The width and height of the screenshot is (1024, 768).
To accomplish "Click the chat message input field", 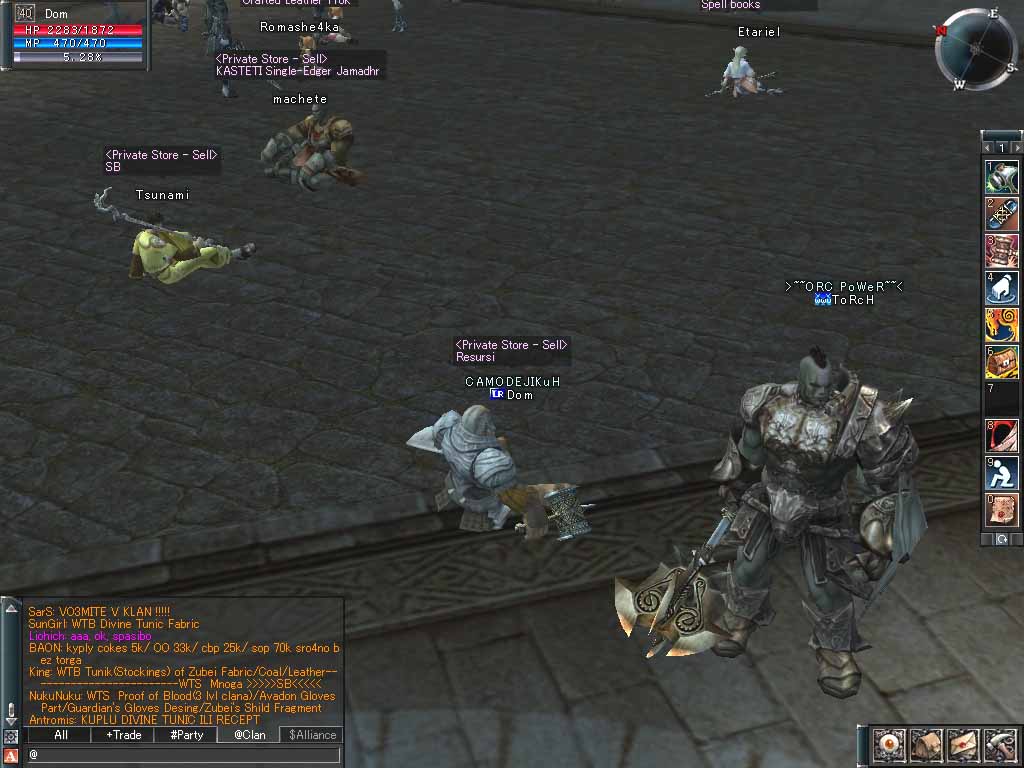I will click(x=183, y=755).
